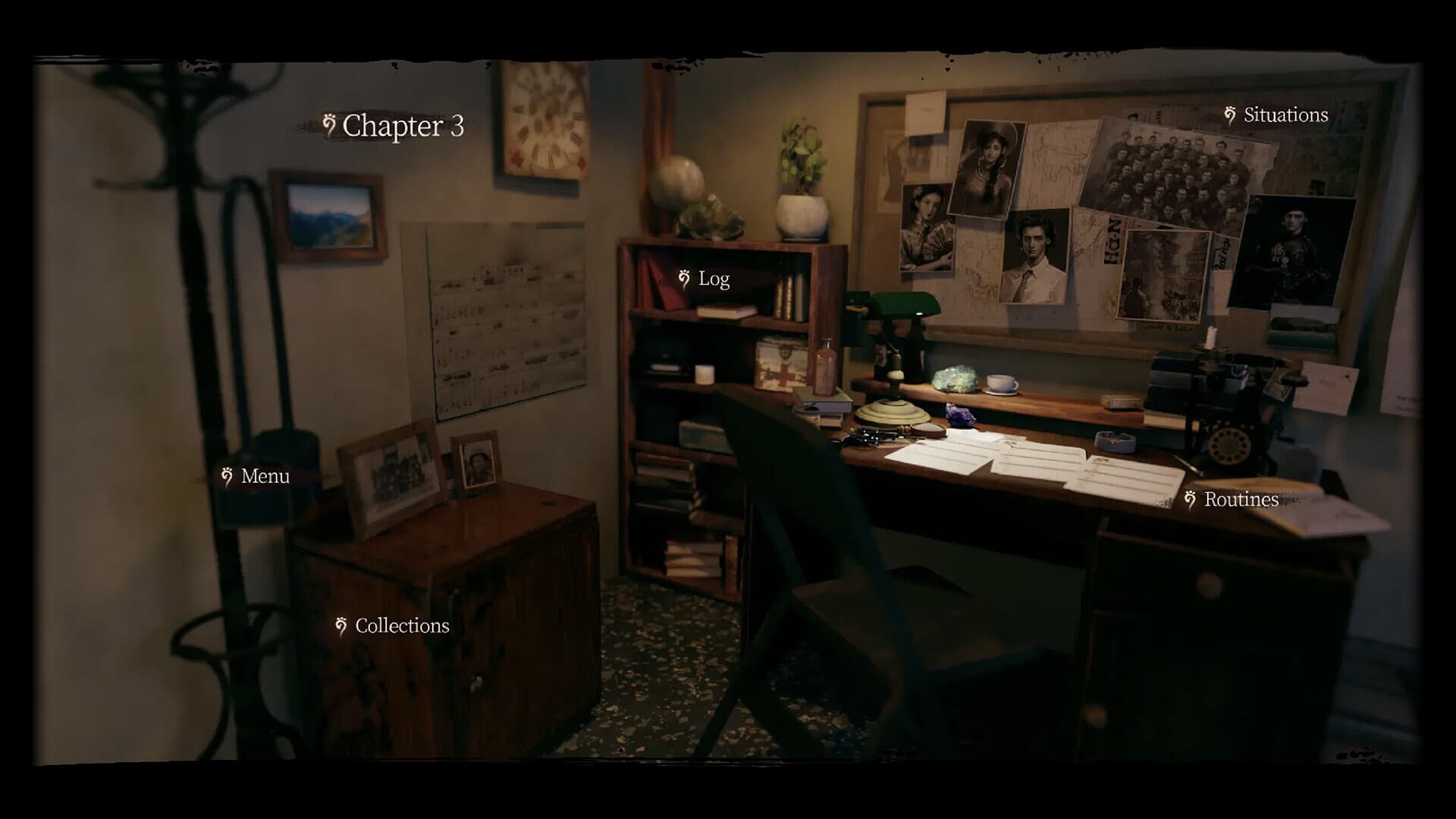Open the Situations board
1456x819 pixels.
1285,115
